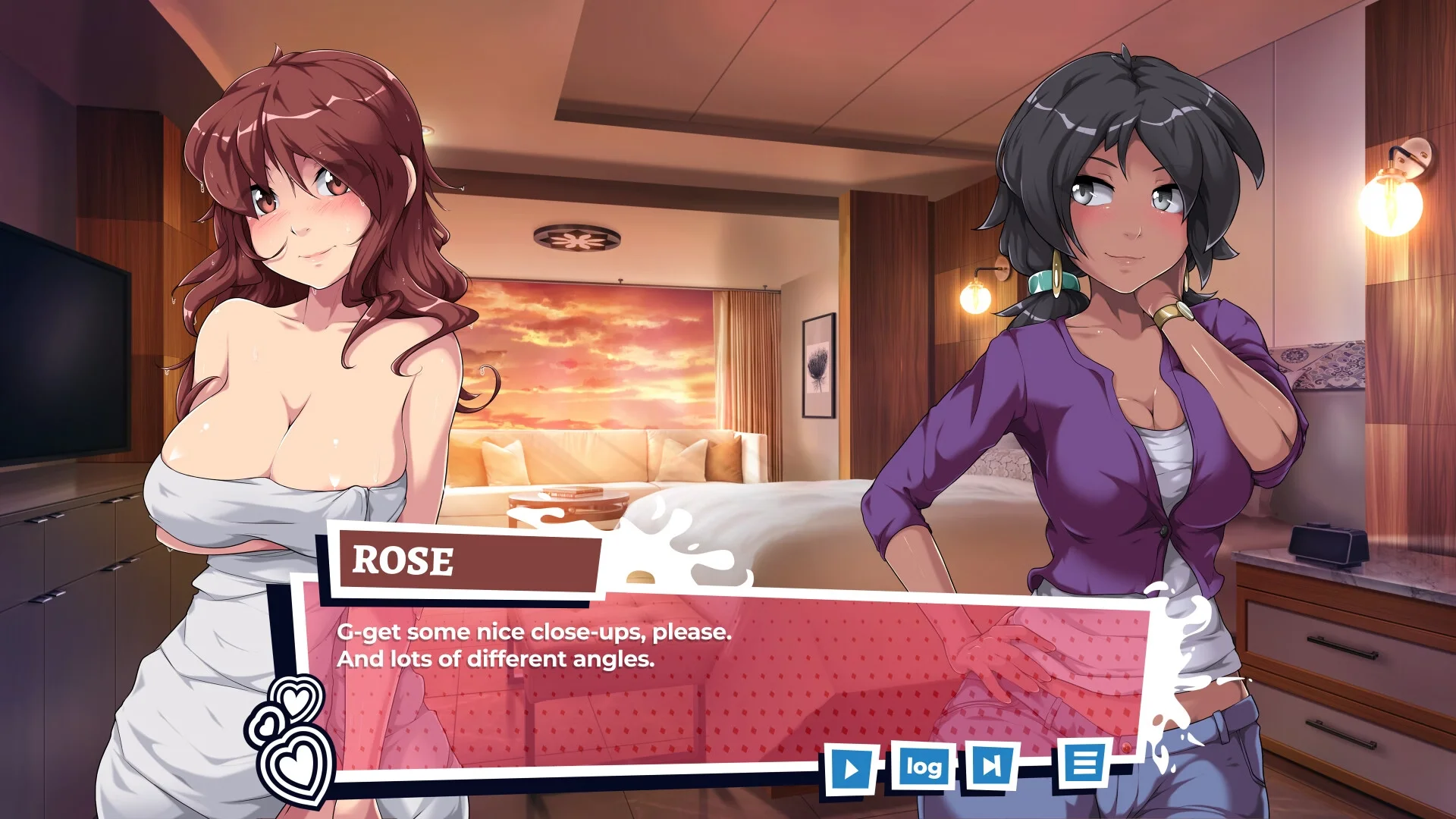Start auto-play with the play arrow button

point(851,769)
